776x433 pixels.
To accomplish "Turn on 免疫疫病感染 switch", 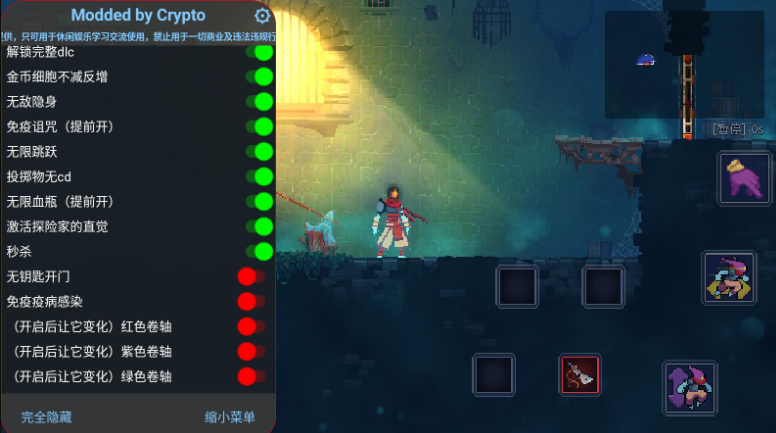I will coord(251,301).
